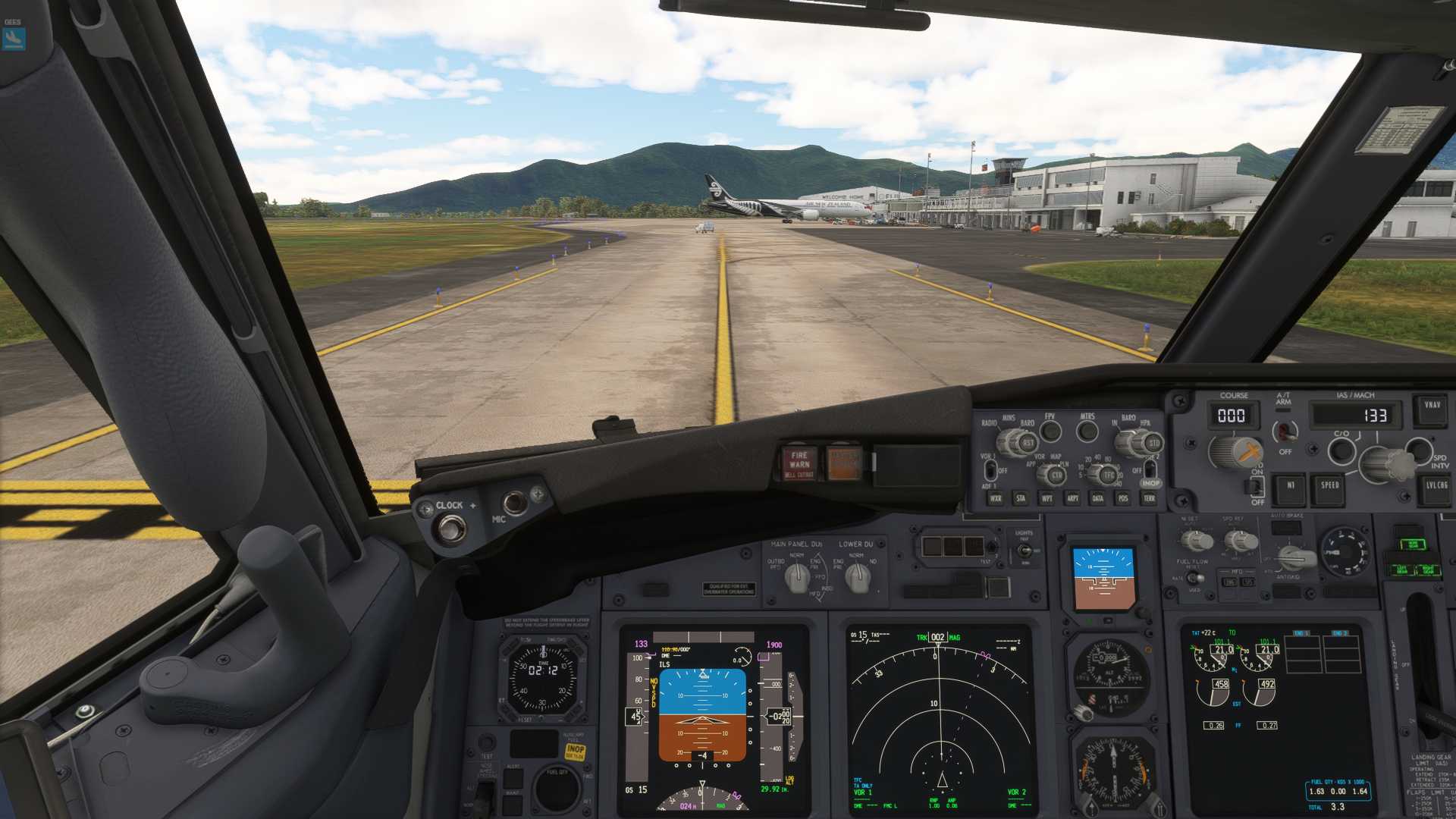
Task: Click the glareshield CLOCK button
Action: coord(452,529)
